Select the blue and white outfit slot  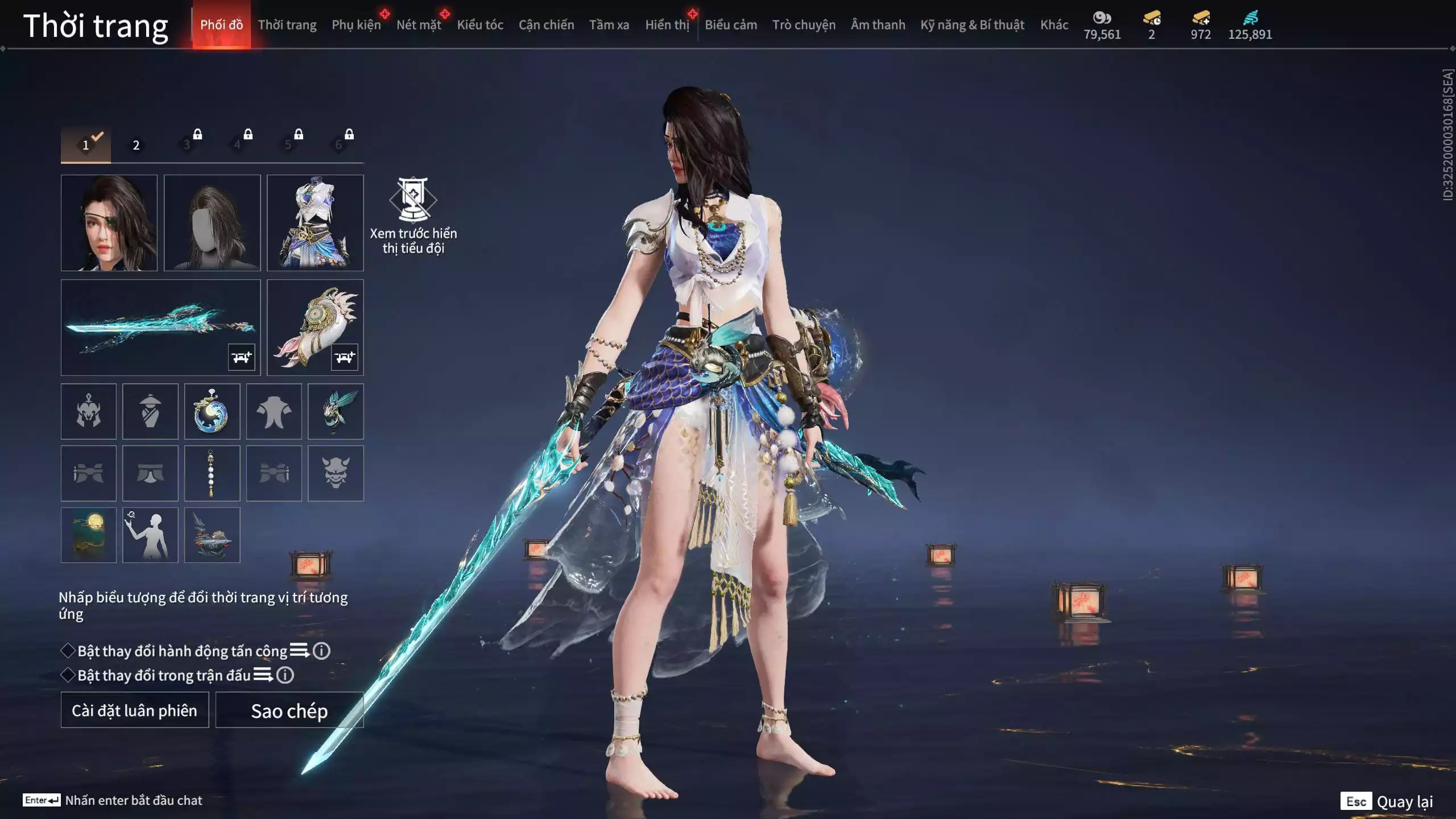pos(315,222)
